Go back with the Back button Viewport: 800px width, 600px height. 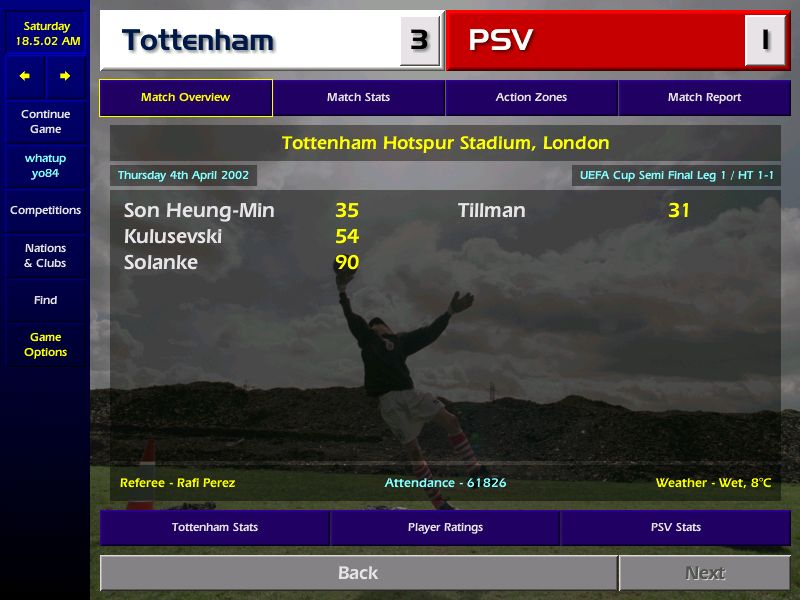coord(358,573)
